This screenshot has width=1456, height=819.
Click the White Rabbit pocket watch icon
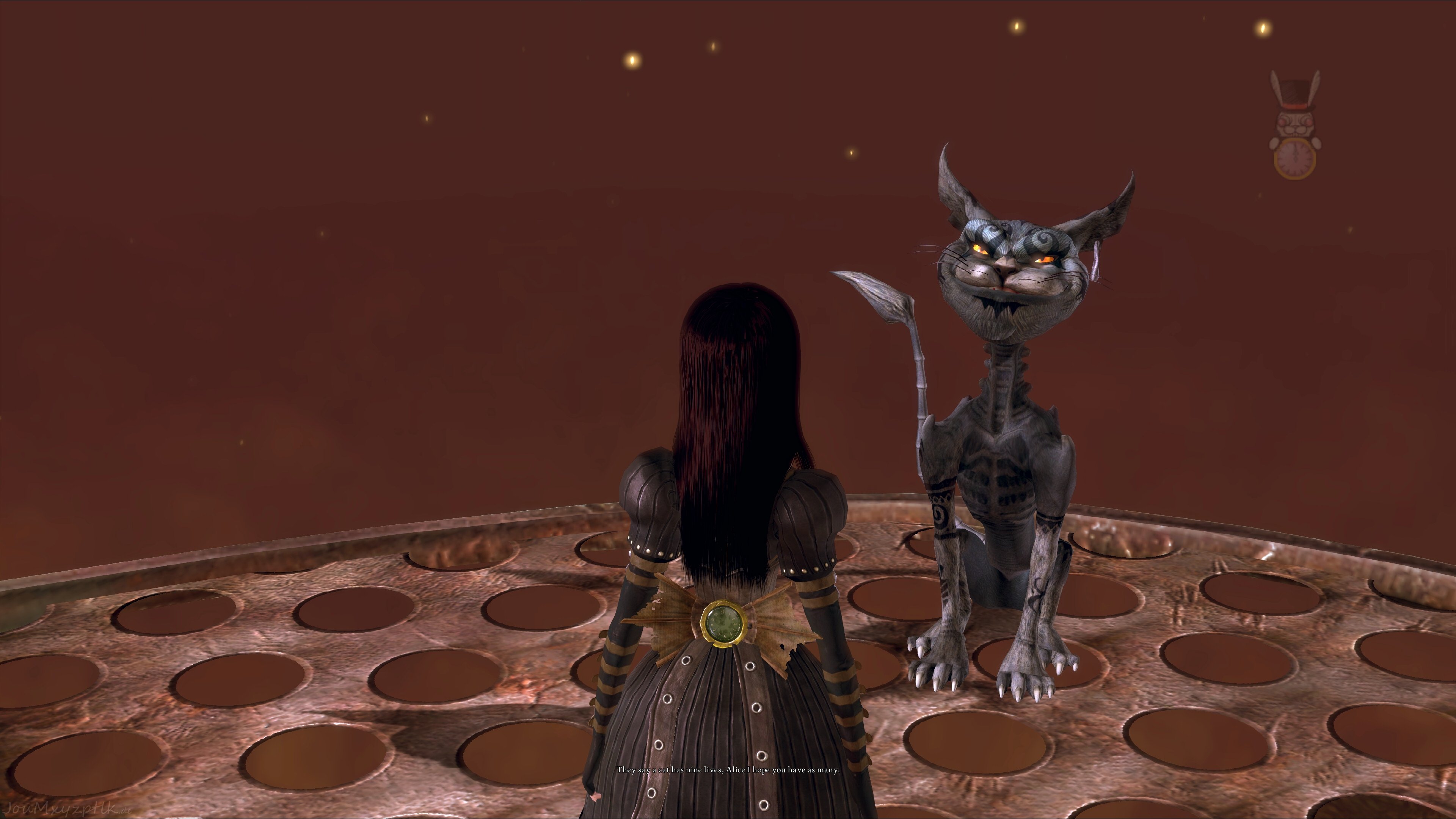pyautogui.click(x=1294, y=126)
